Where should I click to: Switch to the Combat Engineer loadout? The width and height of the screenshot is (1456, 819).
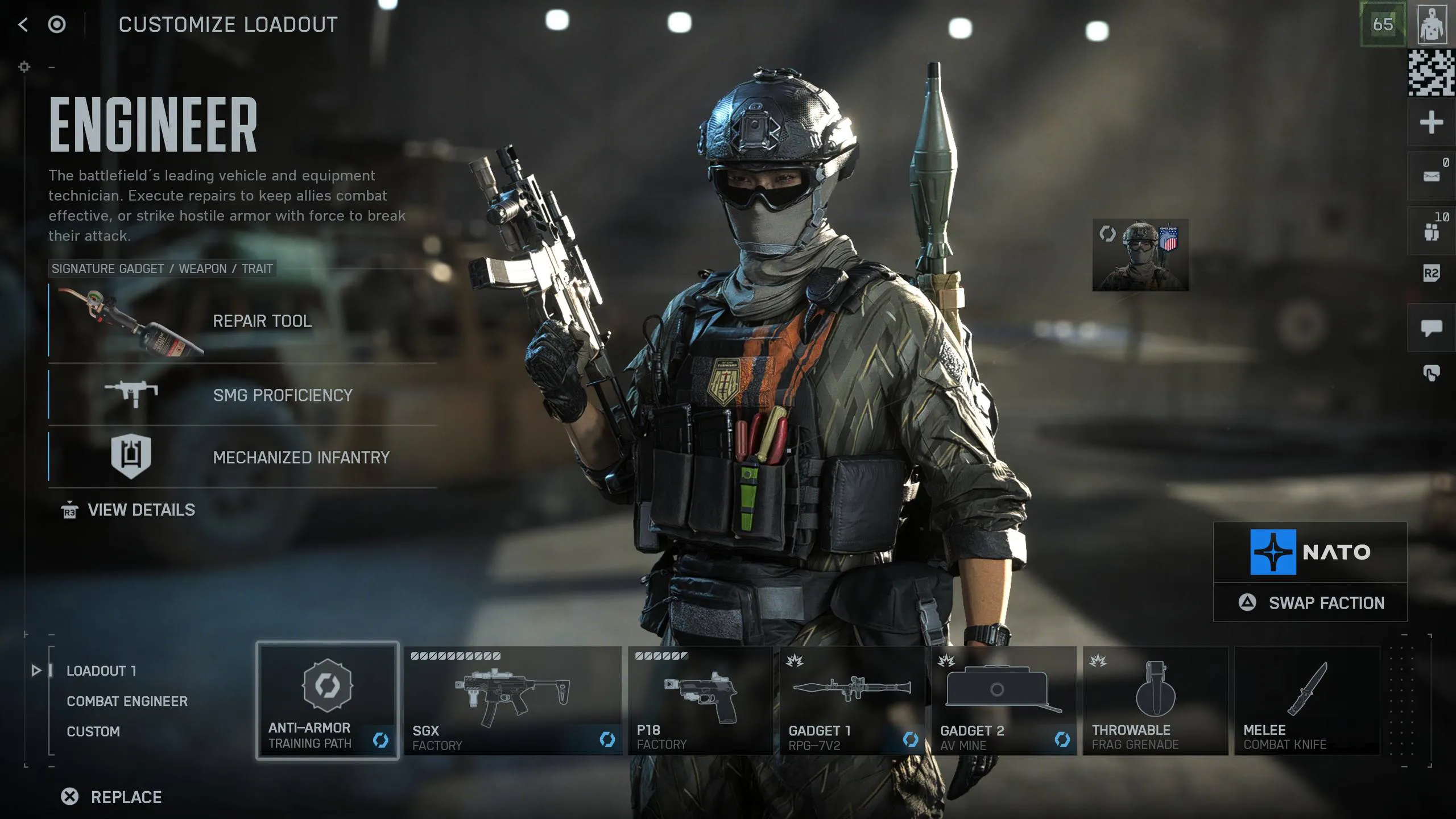point(127,701)
